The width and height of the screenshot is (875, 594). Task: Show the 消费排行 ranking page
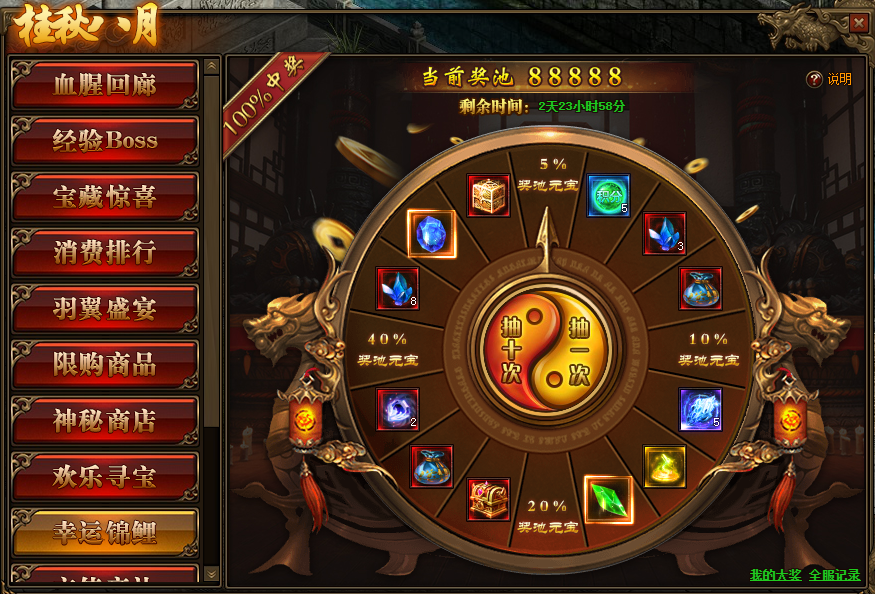(105, 252)
